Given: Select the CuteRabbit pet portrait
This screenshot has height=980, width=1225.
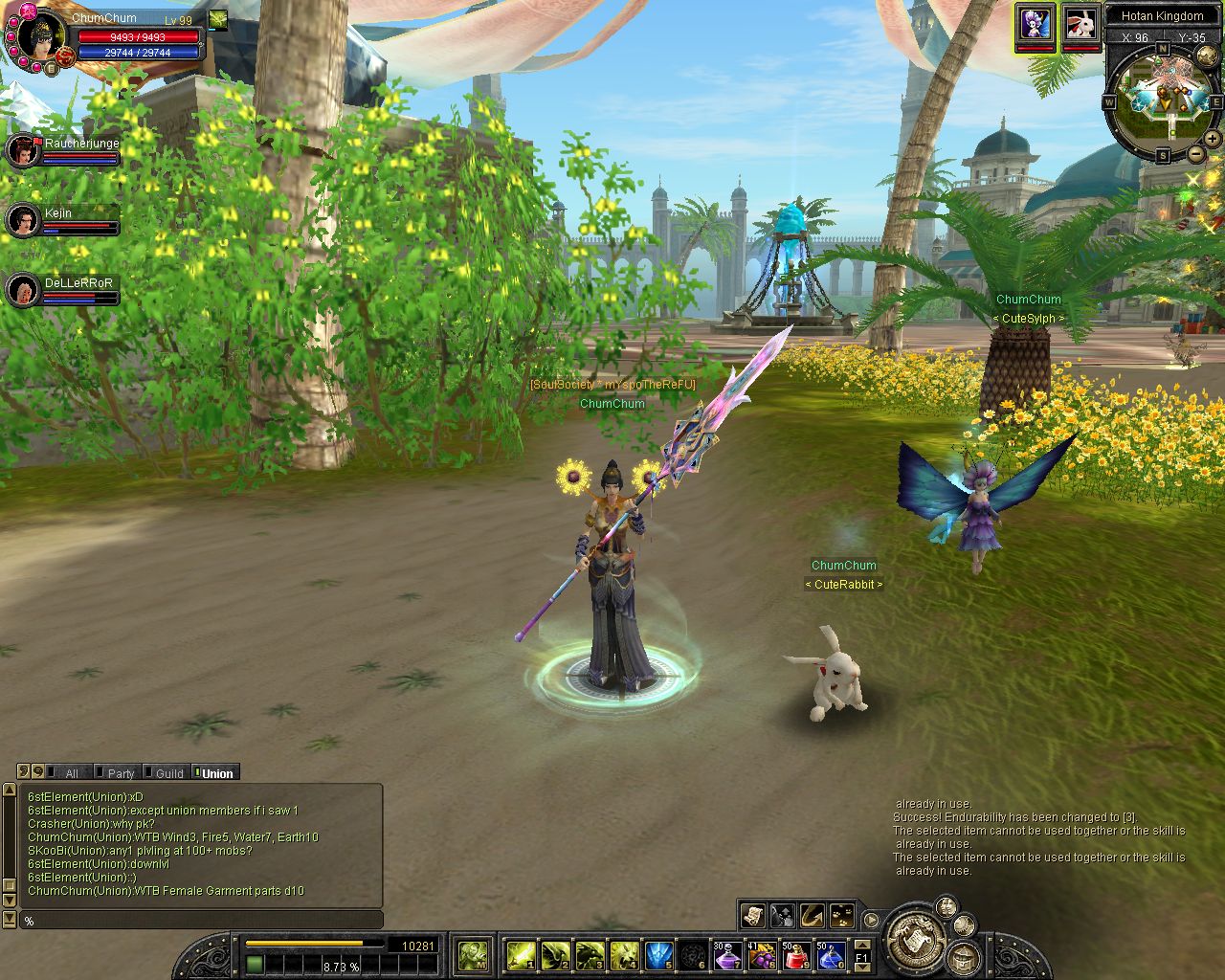Looking at the screenshot, I should [1081, 23].
